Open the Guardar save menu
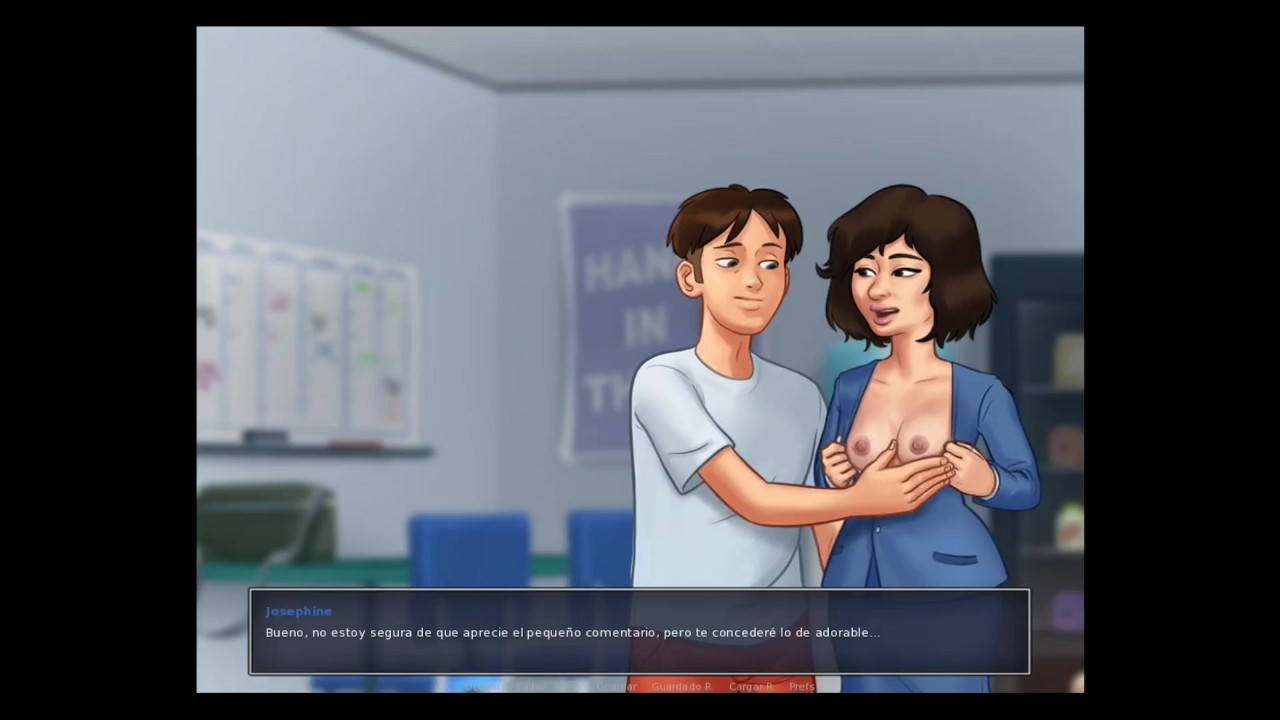 point(616,687)
